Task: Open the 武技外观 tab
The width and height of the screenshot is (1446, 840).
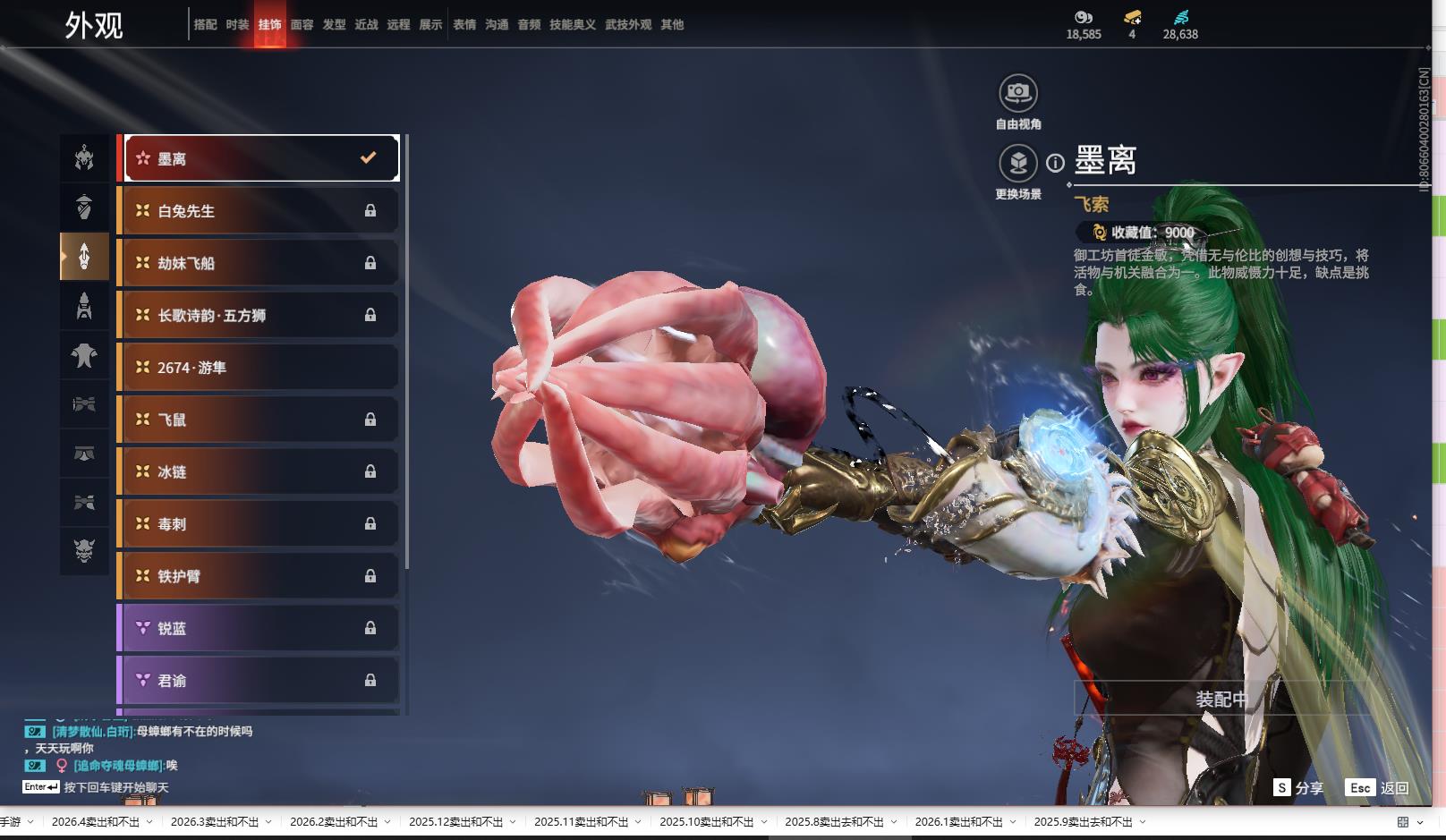Action: click(x=628, y=24)
